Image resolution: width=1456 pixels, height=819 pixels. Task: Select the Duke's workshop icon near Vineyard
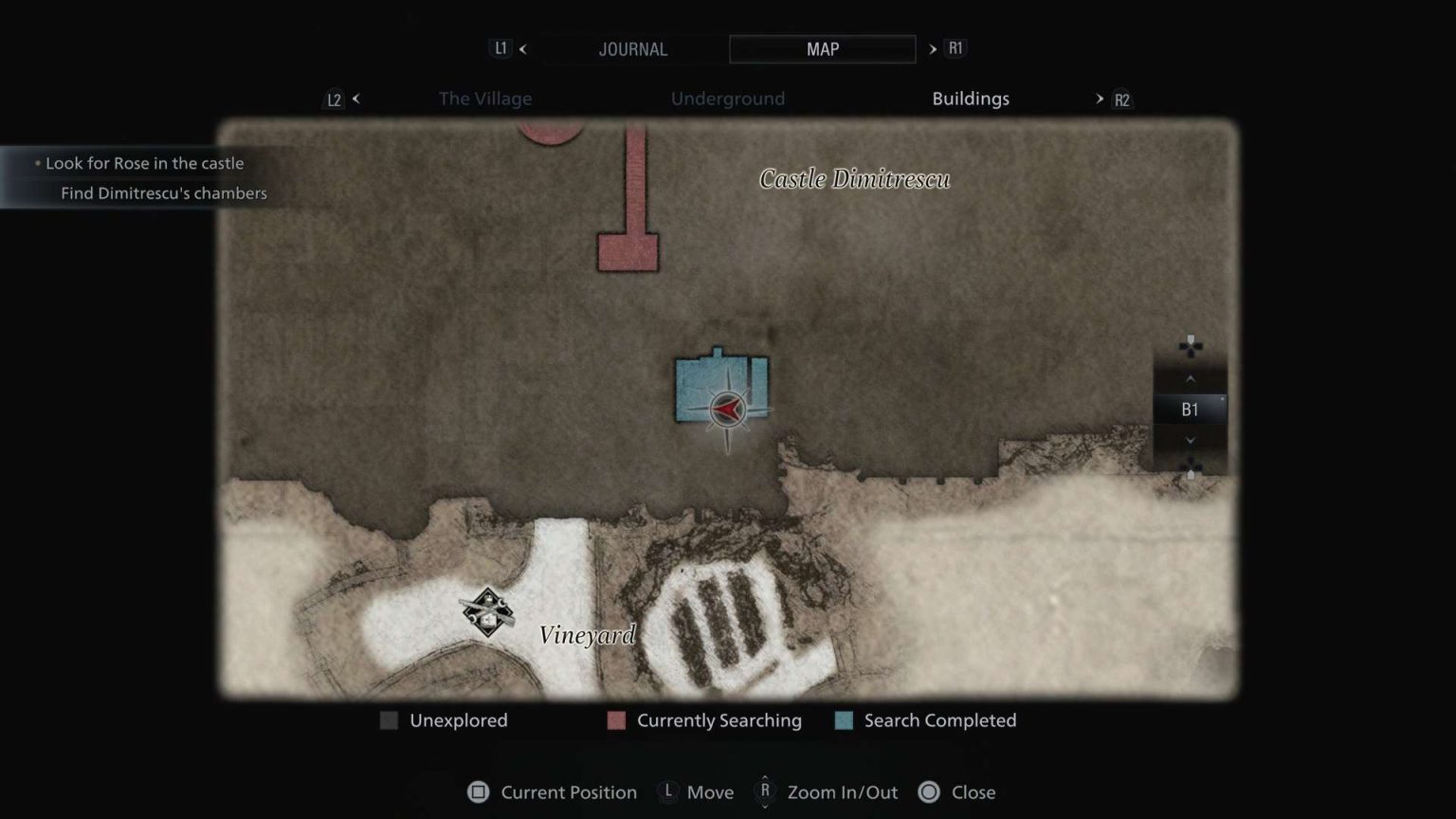486,612
